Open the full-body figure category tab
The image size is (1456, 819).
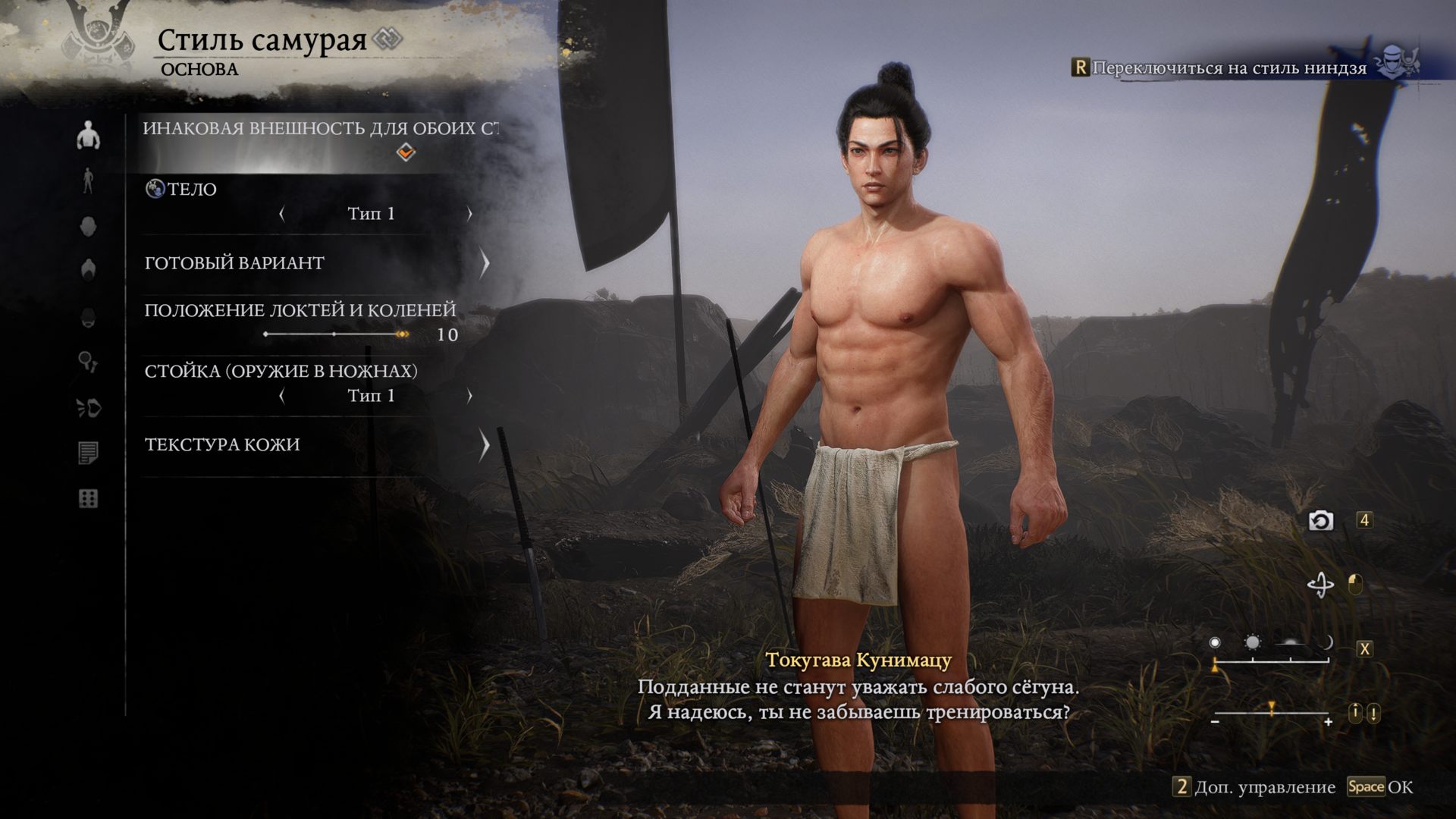[88, 181]
